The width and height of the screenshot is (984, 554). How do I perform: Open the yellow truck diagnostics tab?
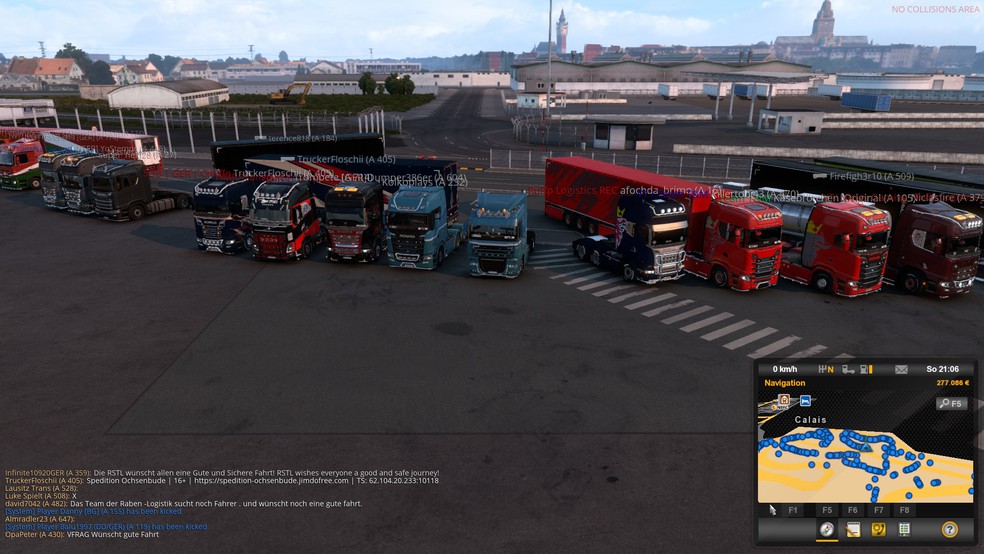coord(878,530)
